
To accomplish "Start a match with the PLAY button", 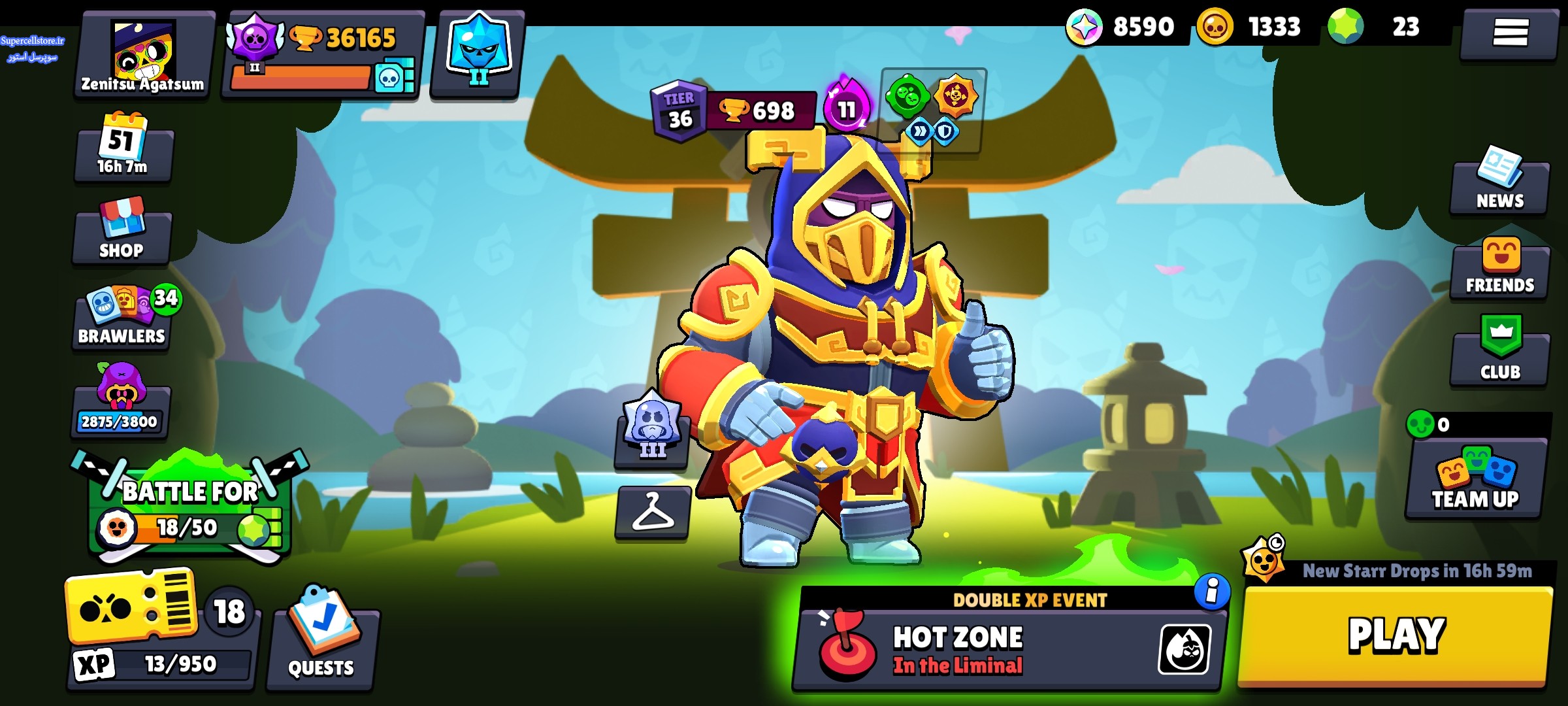I will [1396, 635].
